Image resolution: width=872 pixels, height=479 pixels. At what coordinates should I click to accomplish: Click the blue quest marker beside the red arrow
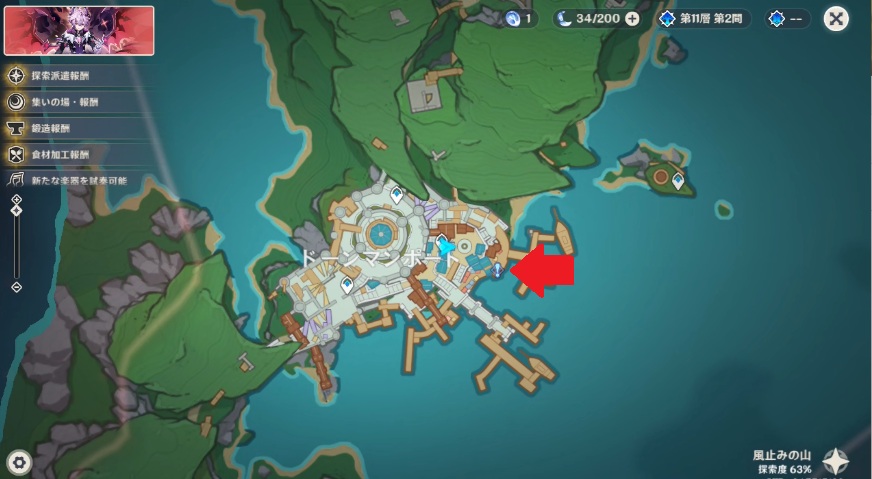pyautogui.click(x=497, y=271)
